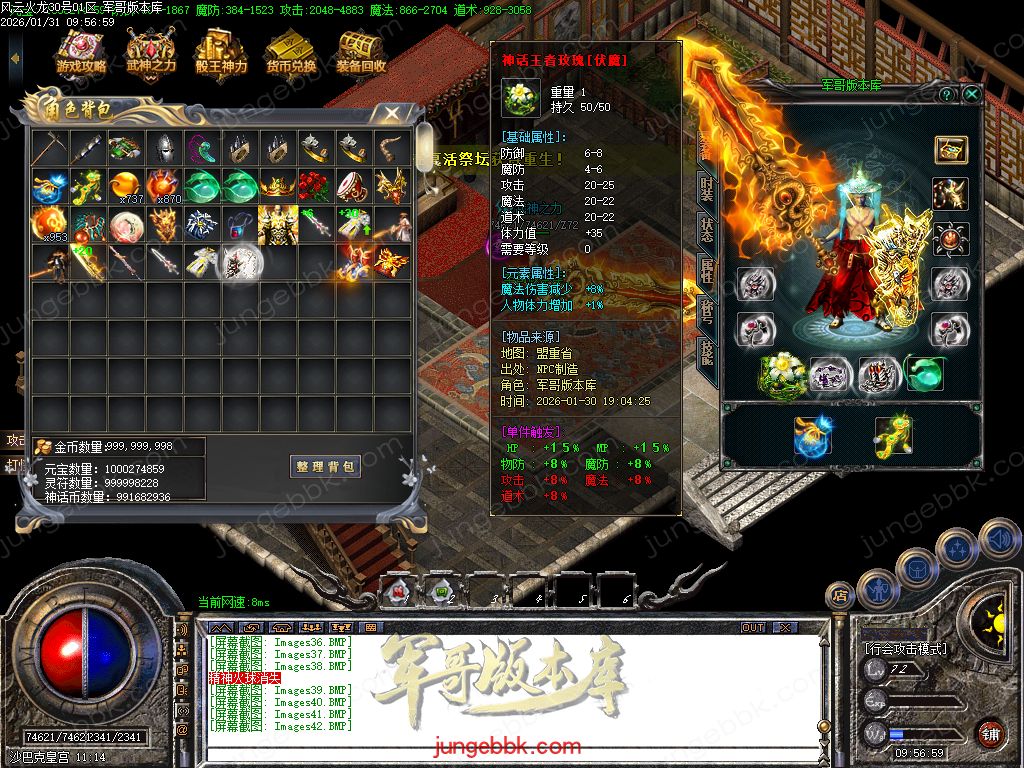Close the character equipment panel
This screenshot has height=768, width=1024.
click(971, 94)
